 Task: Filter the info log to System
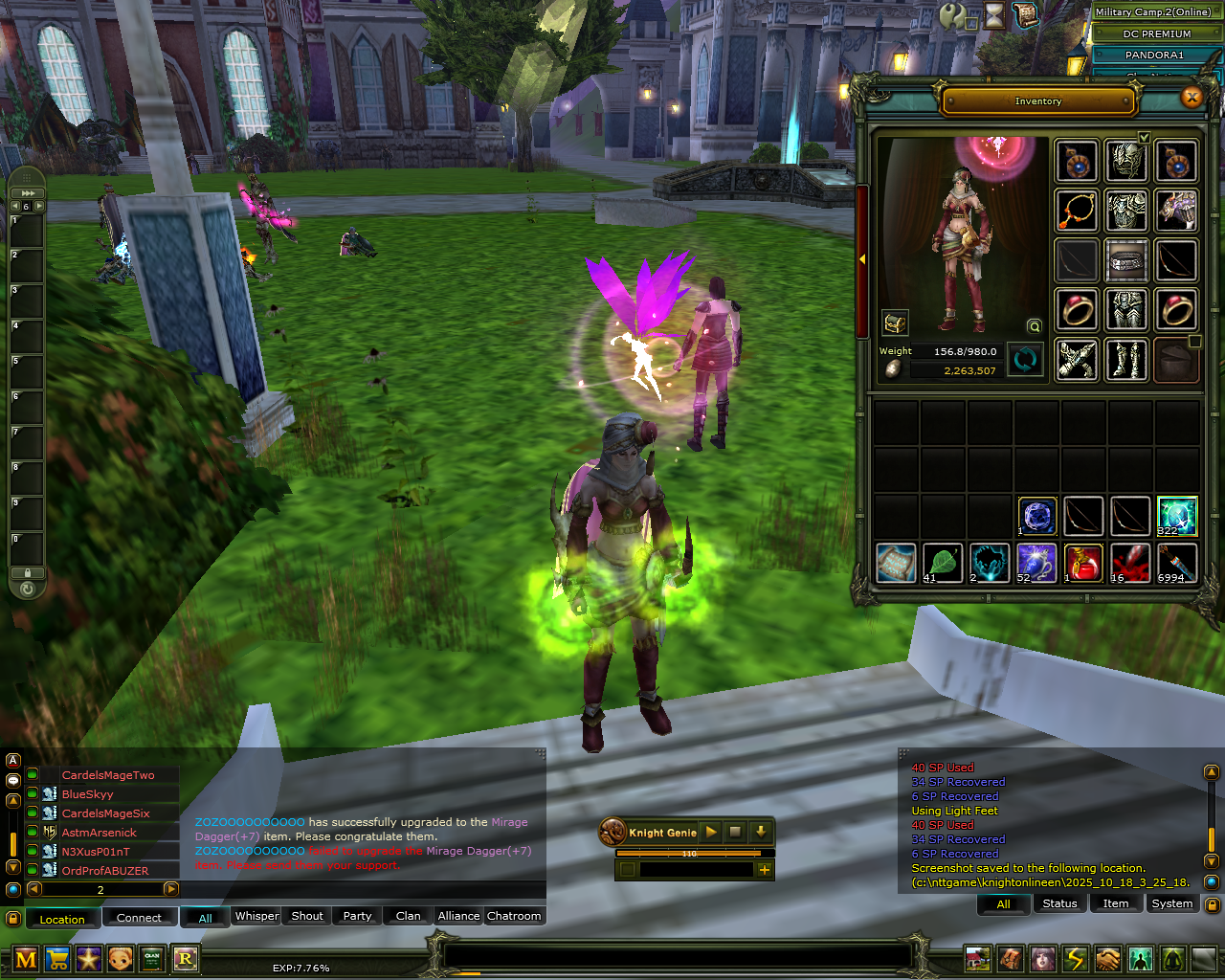1172,903
